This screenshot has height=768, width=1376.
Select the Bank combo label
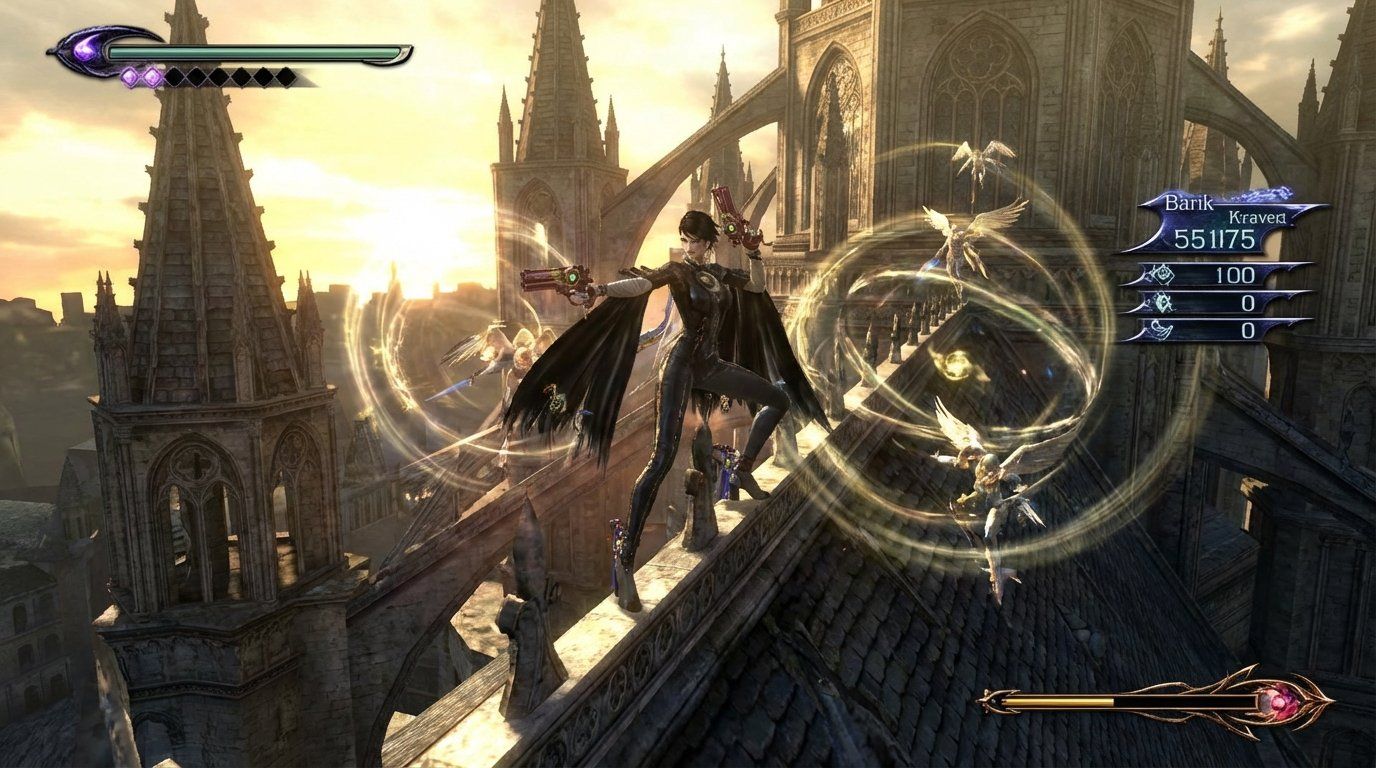1188,203
